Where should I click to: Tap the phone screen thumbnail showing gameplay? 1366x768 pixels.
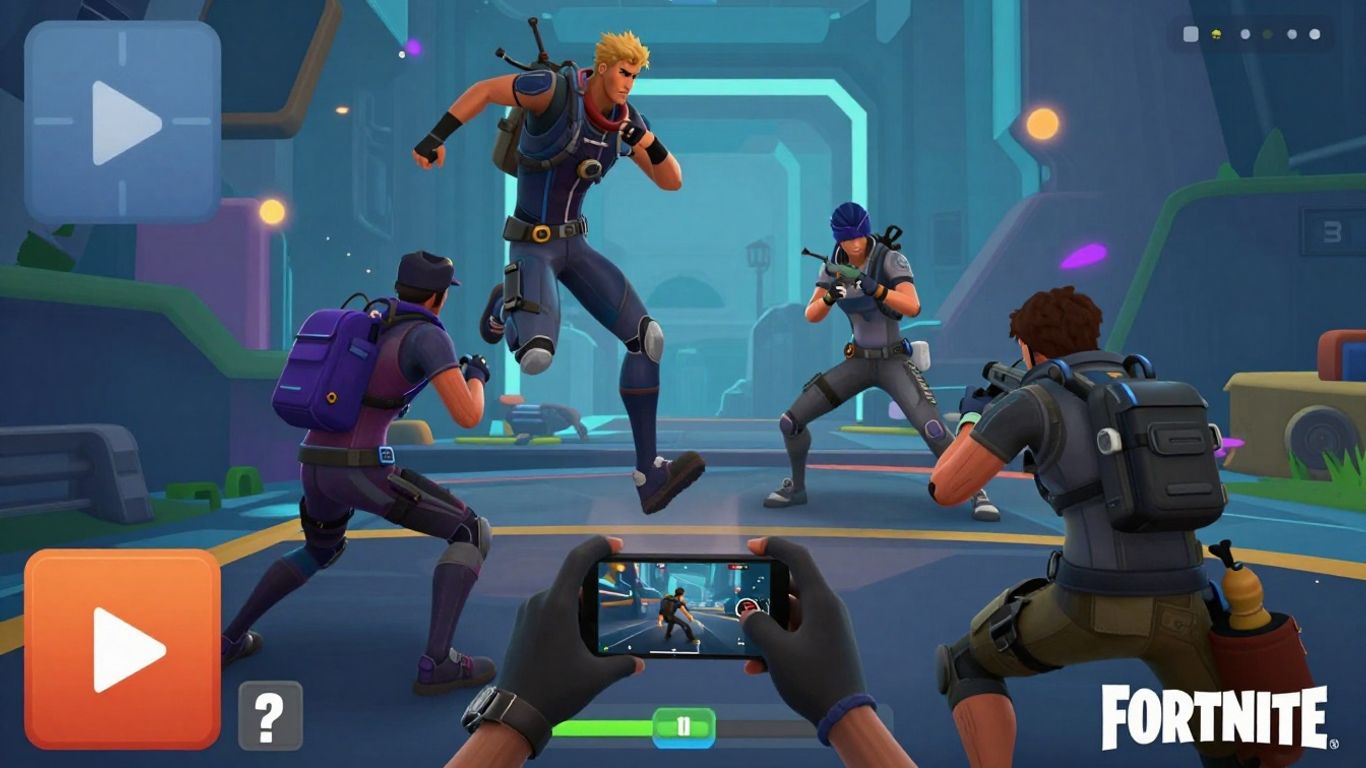point(680,610)
